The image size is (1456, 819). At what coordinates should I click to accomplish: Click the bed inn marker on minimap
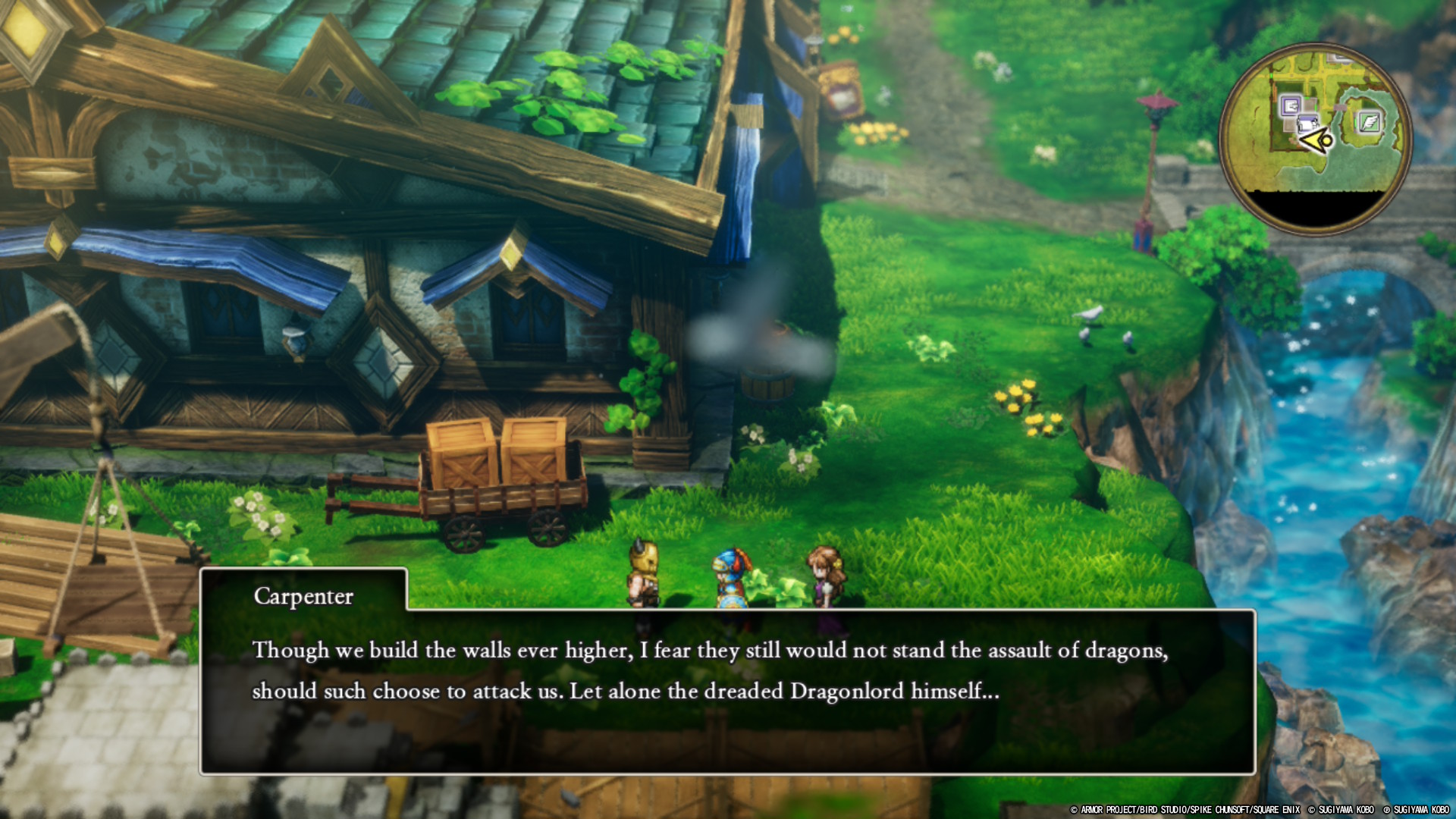1307,124
